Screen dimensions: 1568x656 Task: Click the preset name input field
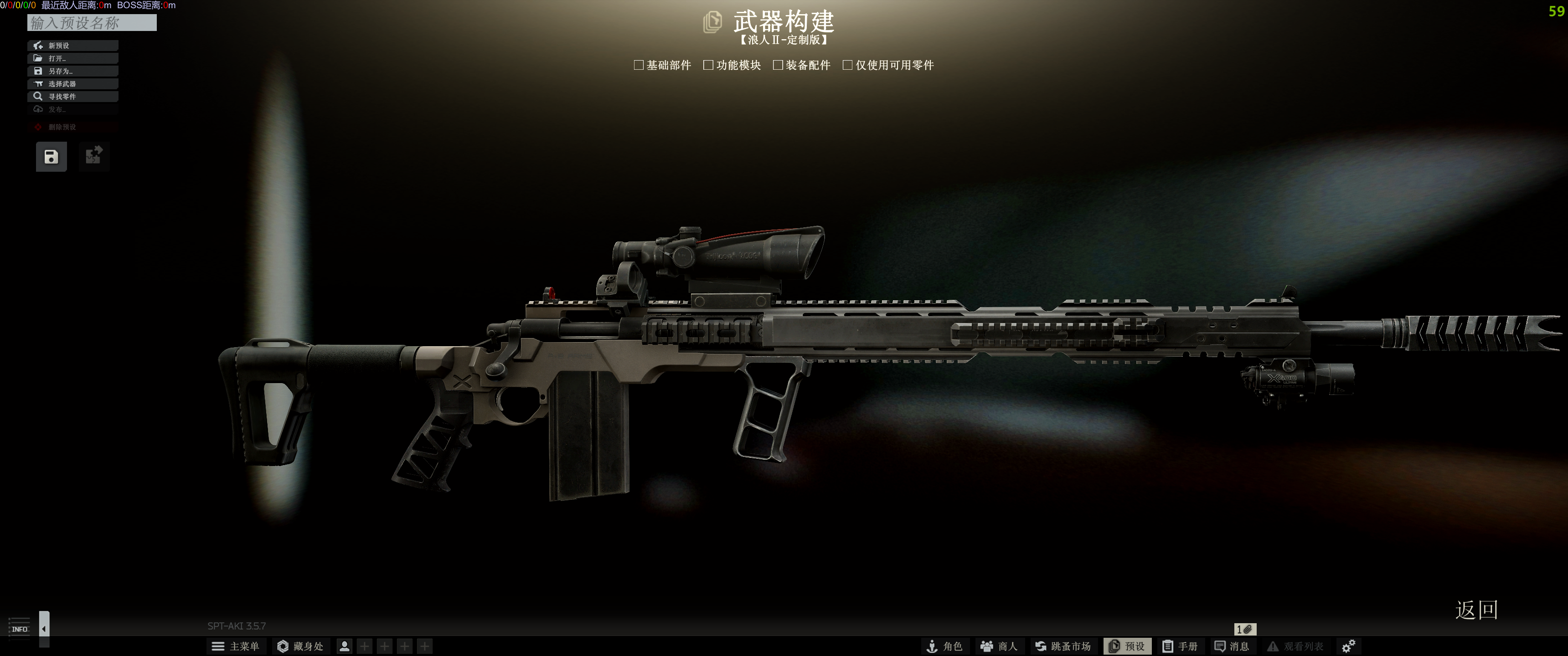pyautogui.click(x=92, y=23)
